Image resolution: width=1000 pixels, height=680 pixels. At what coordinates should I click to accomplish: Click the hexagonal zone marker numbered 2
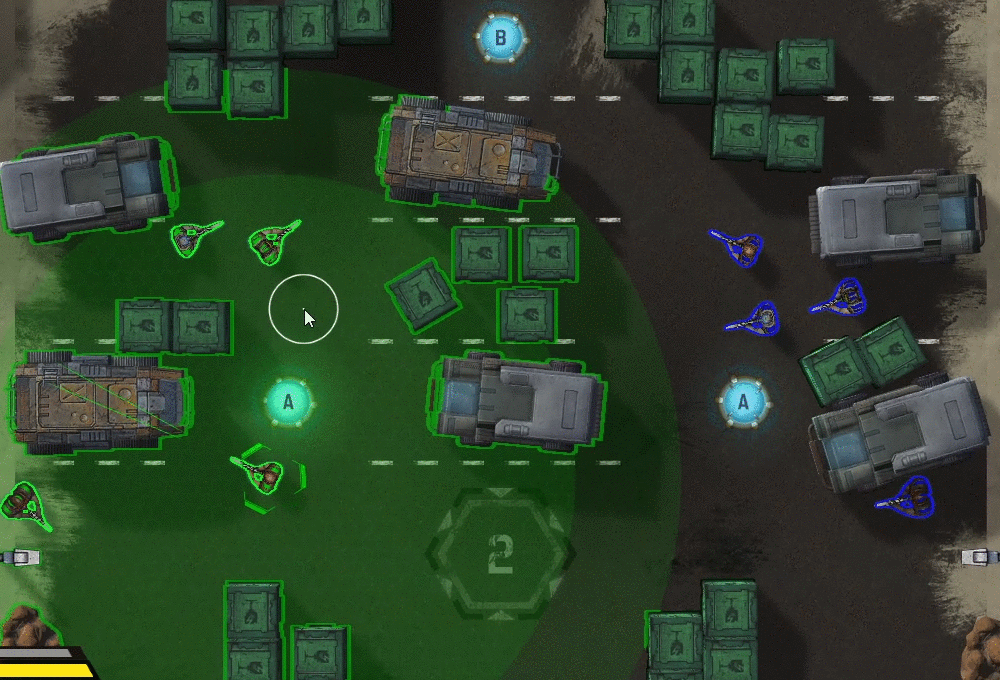point(501,551)
